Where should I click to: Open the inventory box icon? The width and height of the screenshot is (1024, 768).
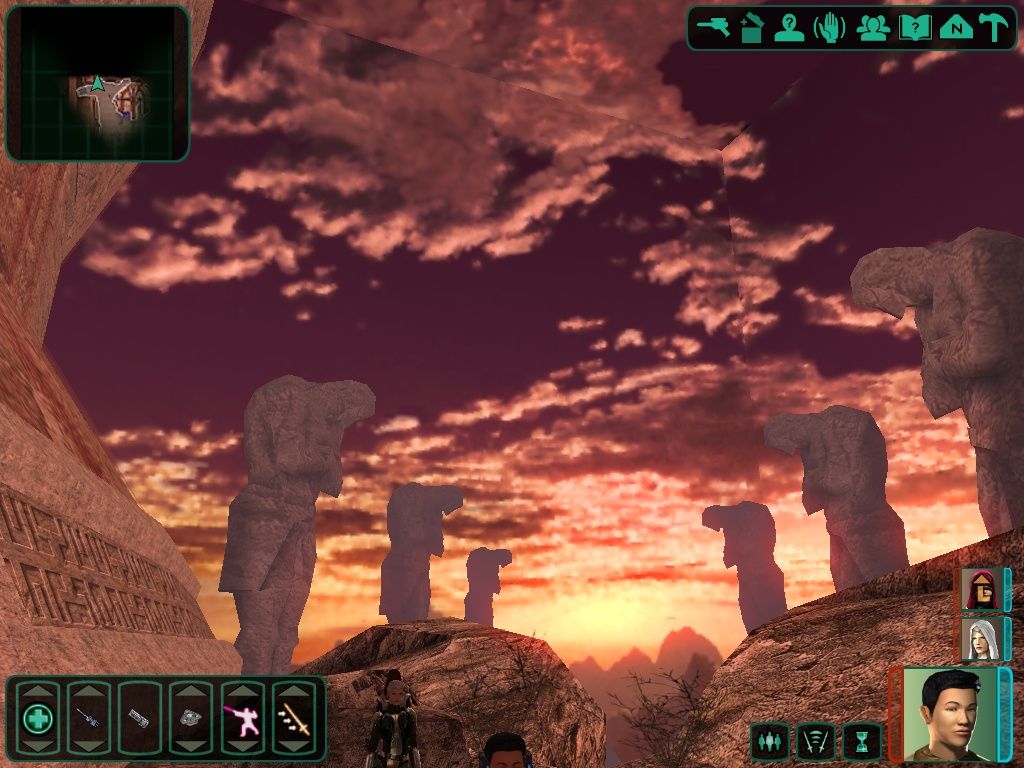tap(752, 28)
